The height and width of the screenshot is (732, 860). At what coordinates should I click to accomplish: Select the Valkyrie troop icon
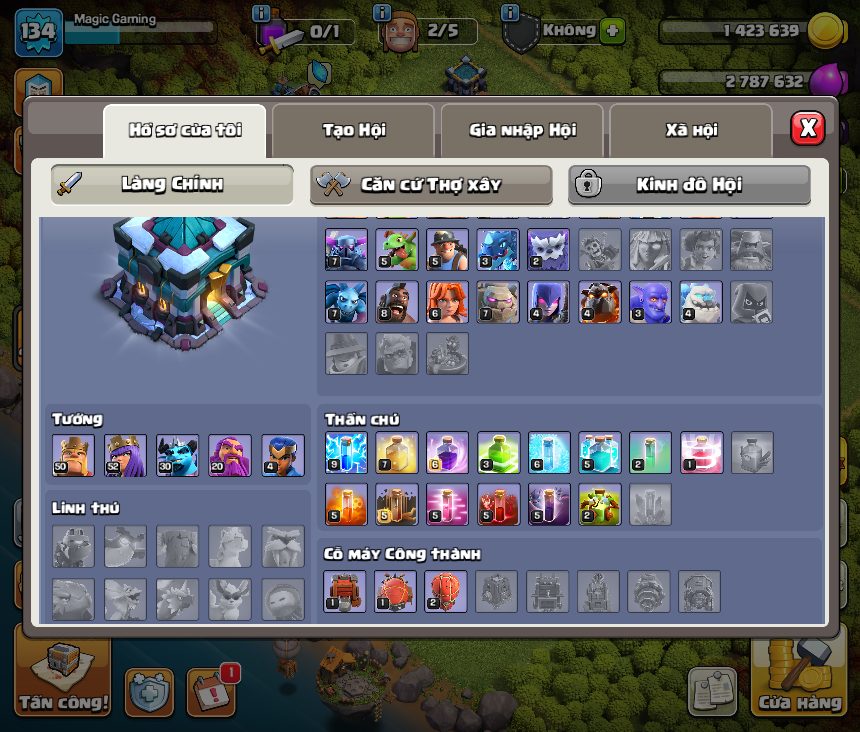448,302
